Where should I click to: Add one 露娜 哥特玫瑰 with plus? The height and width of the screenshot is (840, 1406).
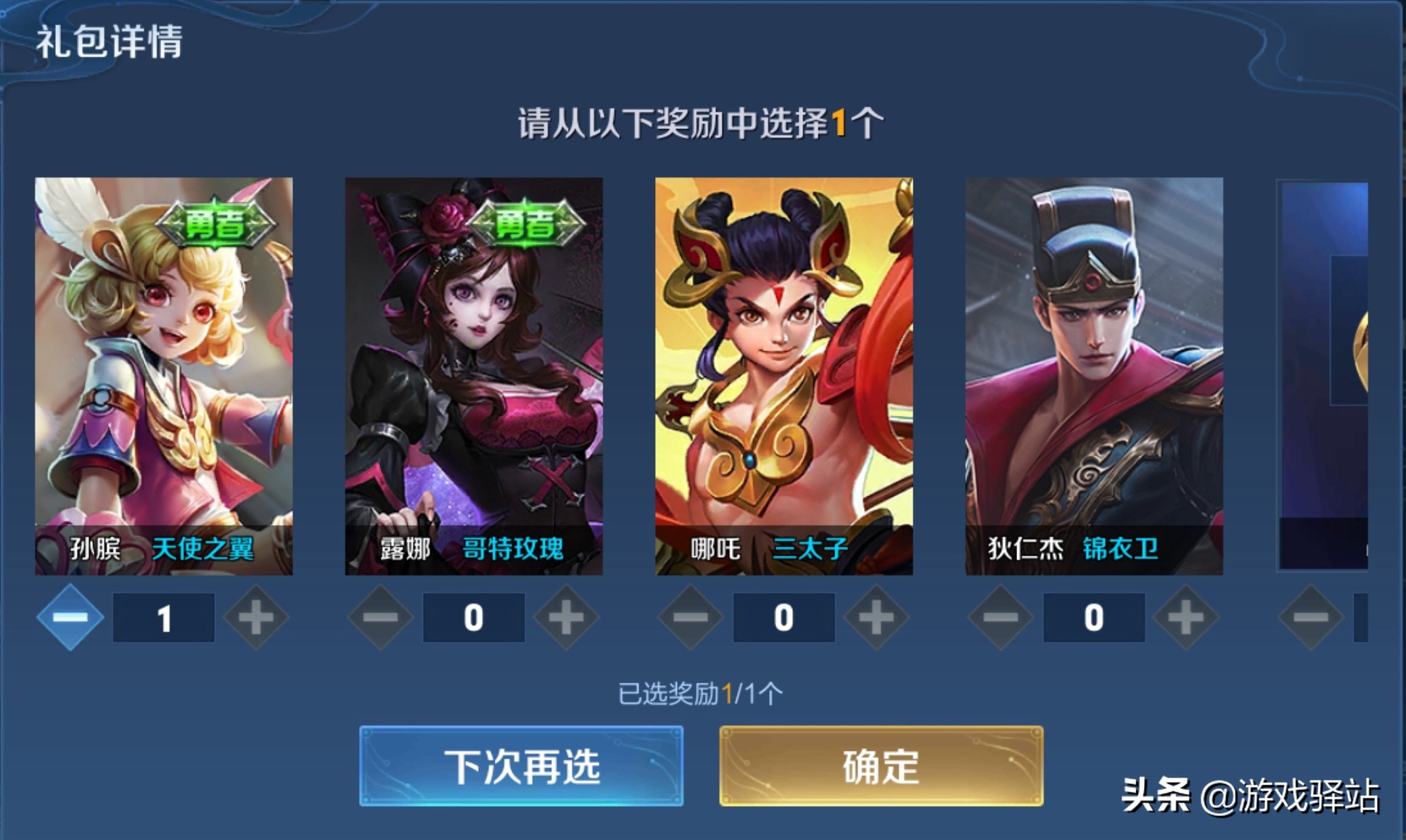(x=566, y=617)
